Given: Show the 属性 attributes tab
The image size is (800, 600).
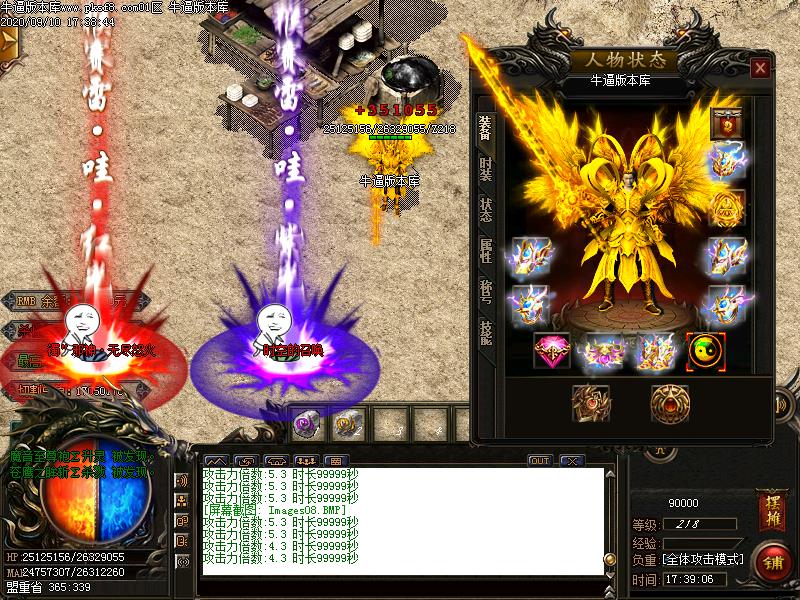Looking at the screenshot, I should pyautogui.click(x=486, y=250).
